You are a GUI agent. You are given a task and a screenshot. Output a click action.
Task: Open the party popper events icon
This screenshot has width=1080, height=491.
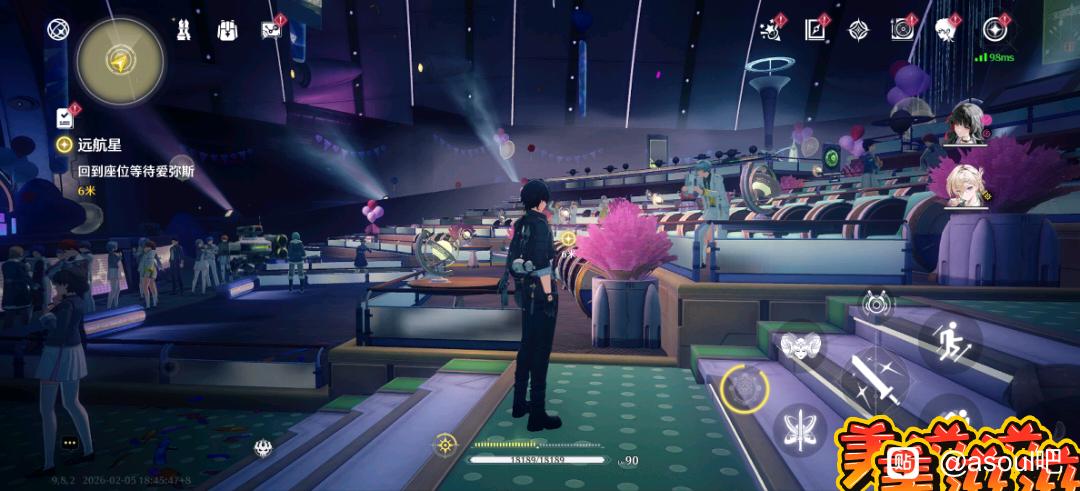click(x=770, y=30)
